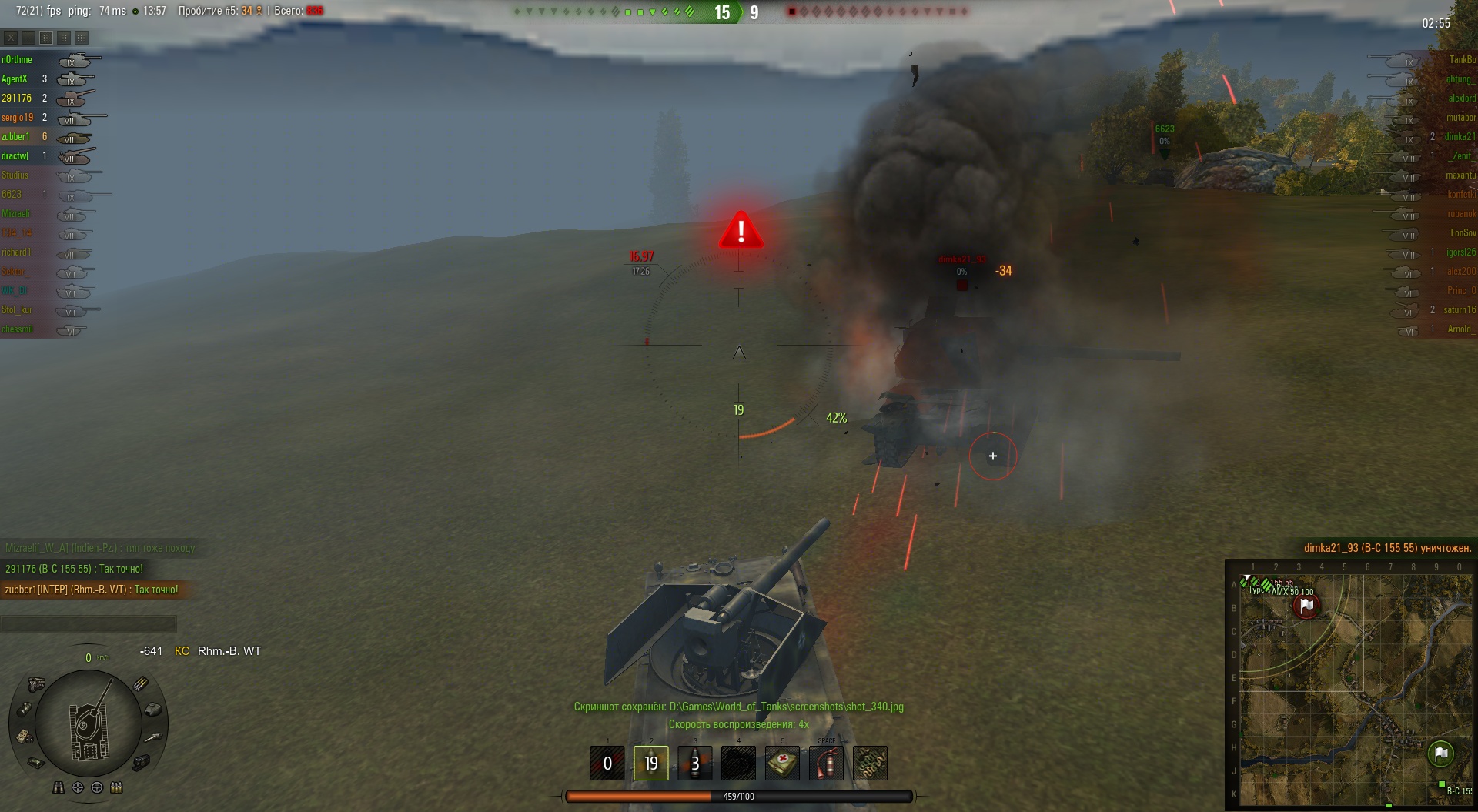The image size is (1478, 812).
Task: Click the ammo rack icon on damage panel
Action: [141, 683]
